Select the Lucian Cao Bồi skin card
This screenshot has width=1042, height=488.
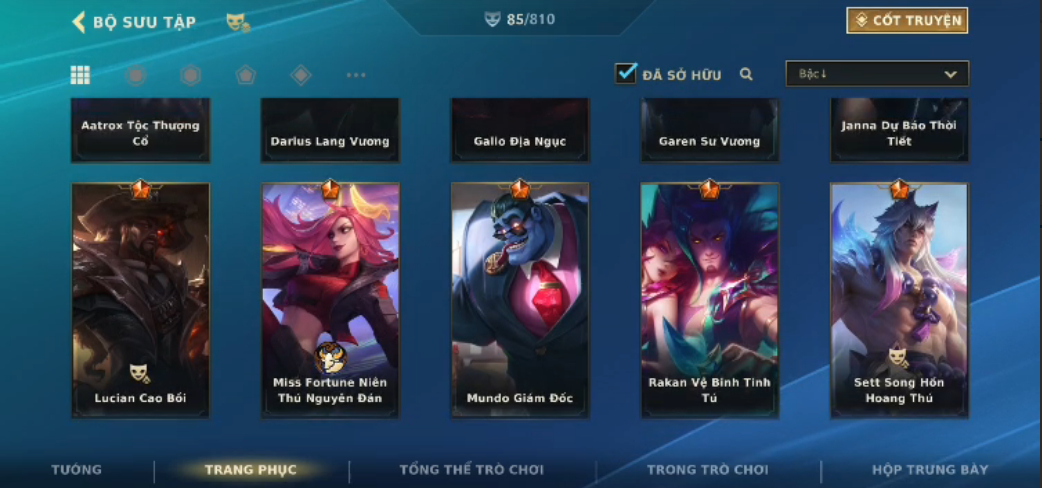141,299
